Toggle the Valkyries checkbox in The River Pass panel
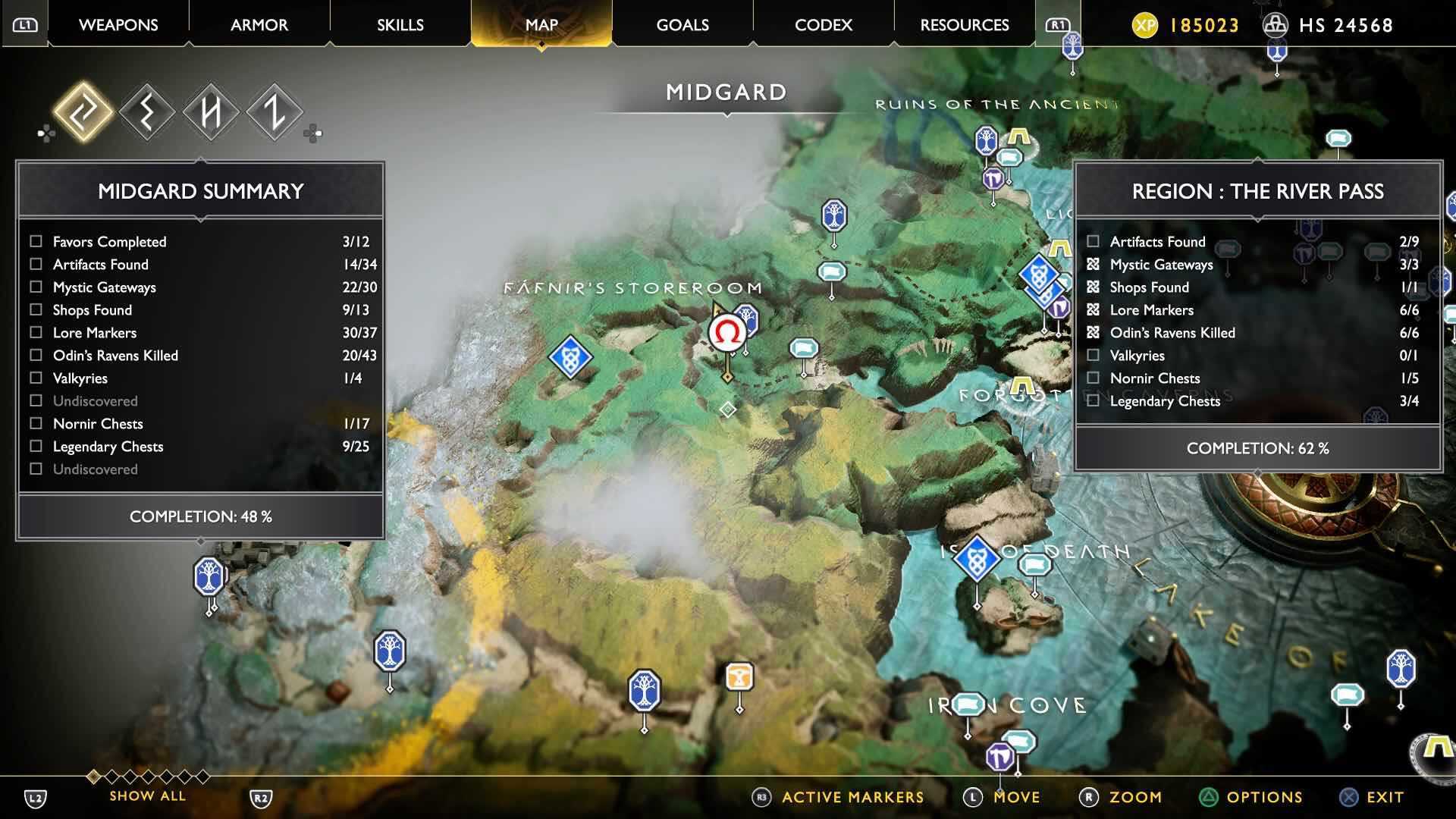This screenshot has height=819, width=1456. click(1093, 355)
